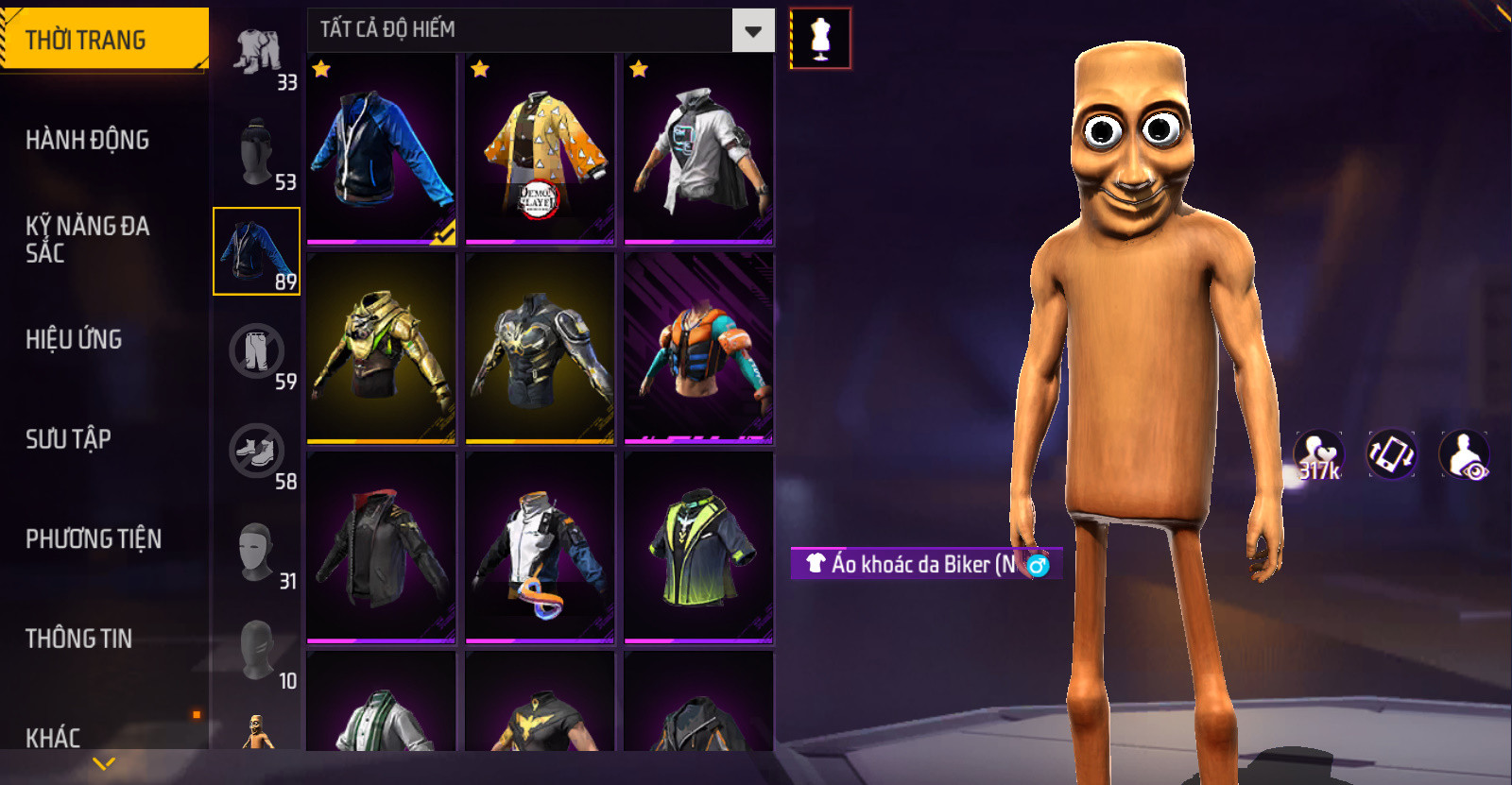Click the mannequin preview button
Image resolution: width=1512 pixels, height=785 pixels.
click(x=820, y=39)
